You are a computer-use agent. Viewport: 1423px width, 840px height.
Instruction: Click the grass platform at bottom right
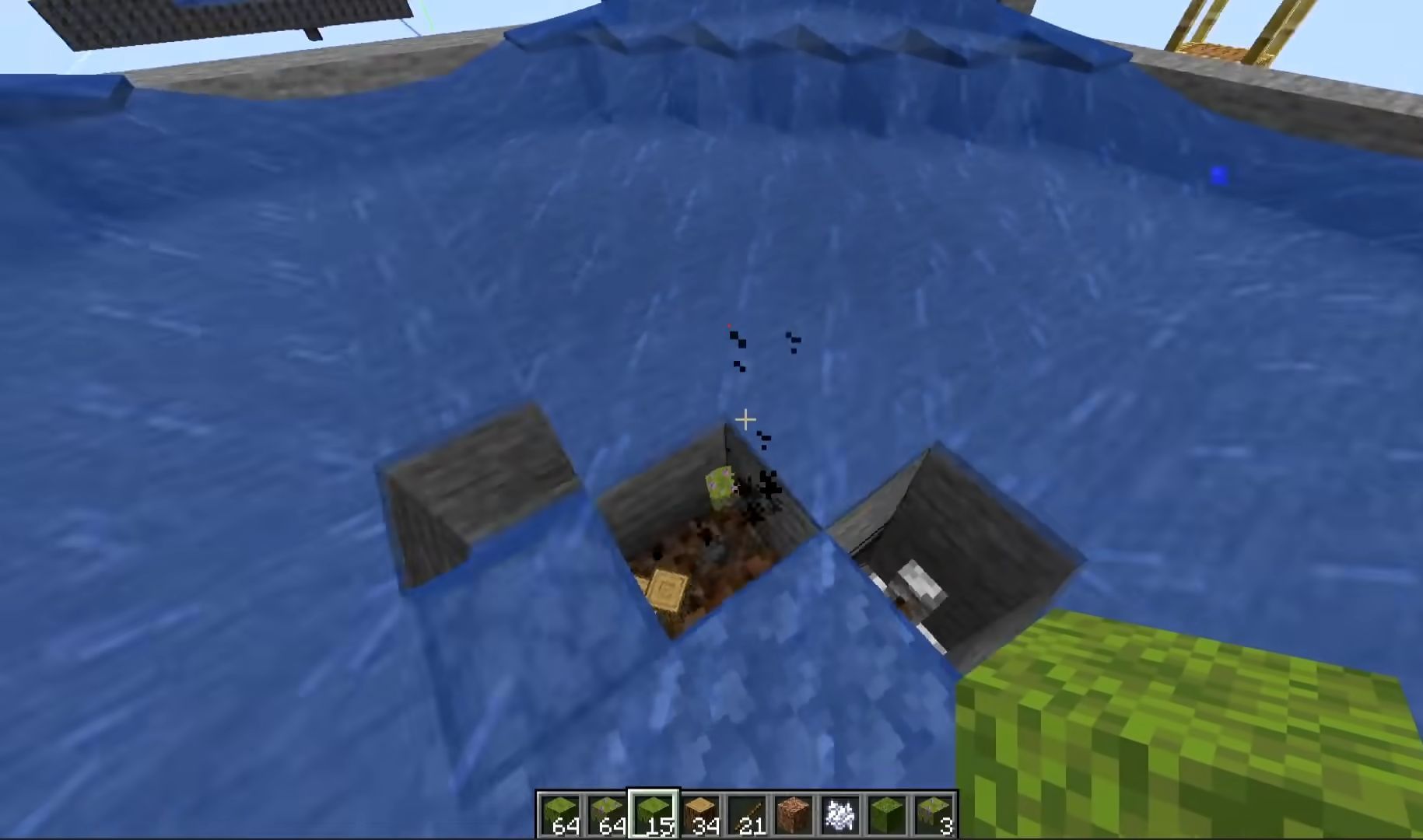(x=1183, y=739)
